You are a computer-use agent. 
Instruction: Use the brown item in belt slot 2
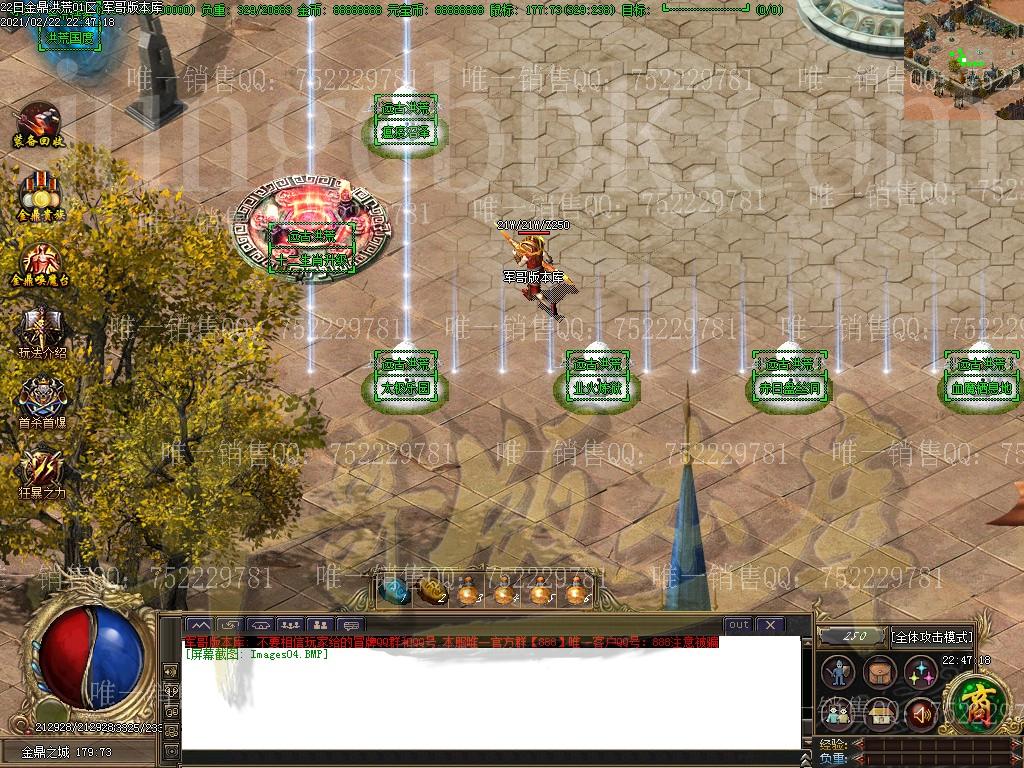point(431,590)
